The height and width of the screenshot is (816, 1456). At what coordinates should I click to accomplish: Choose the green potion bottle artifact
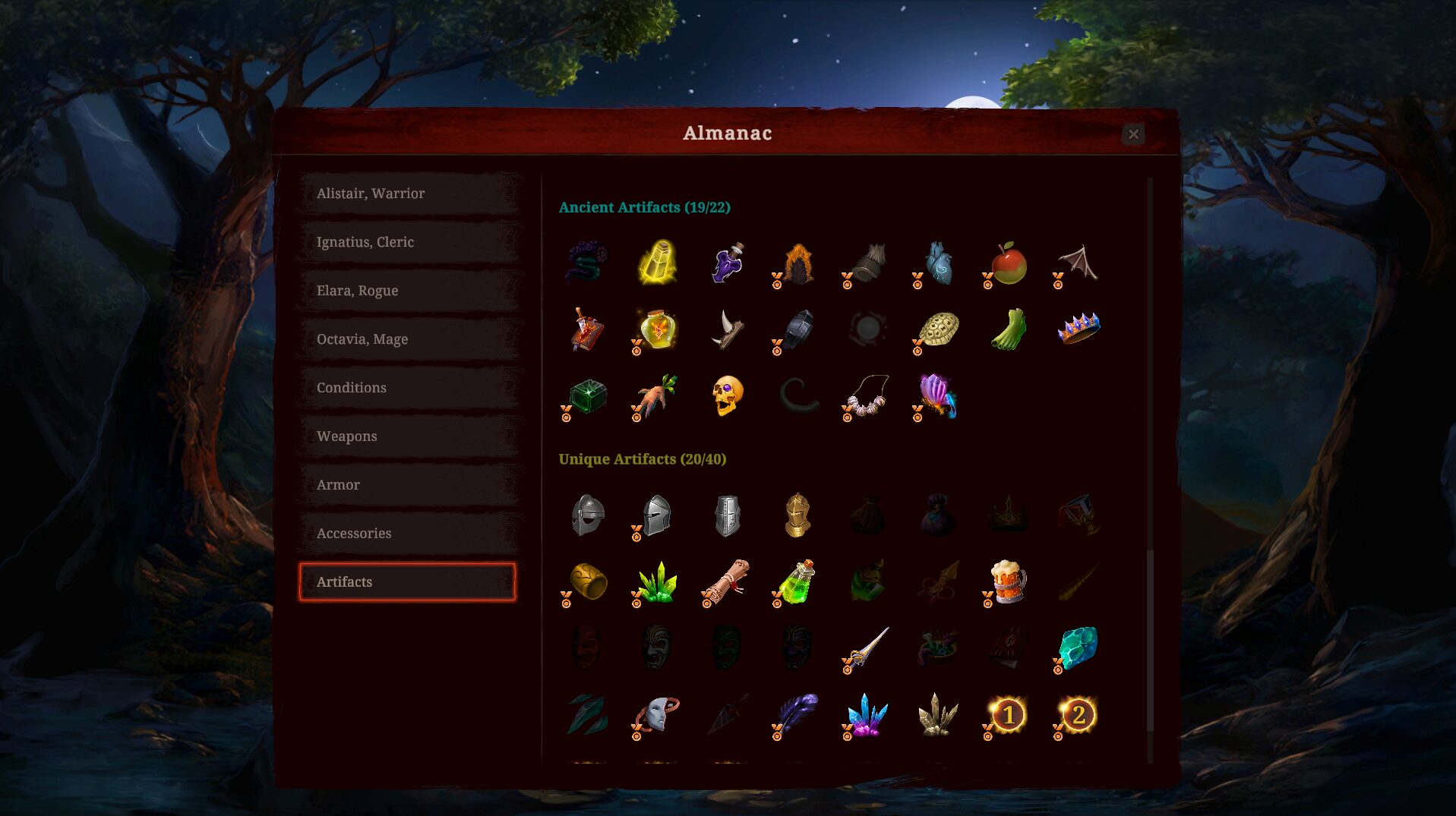[797, 582]
